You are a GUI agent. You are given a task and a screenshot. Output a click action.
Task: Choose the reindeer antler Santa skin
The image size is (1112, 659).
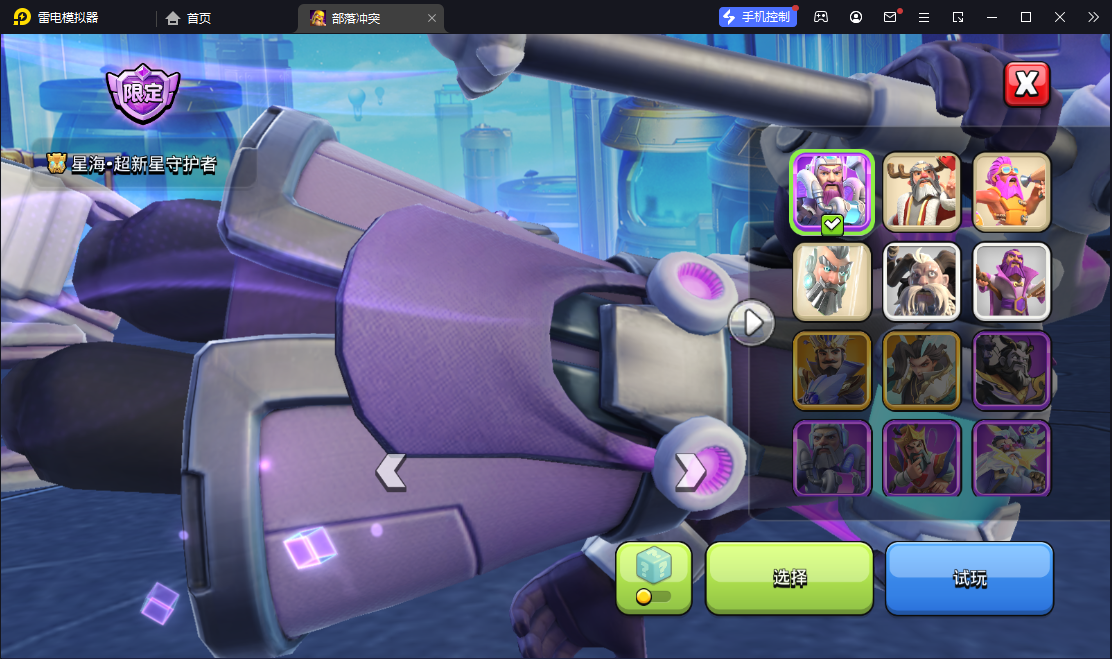point(922,192)
